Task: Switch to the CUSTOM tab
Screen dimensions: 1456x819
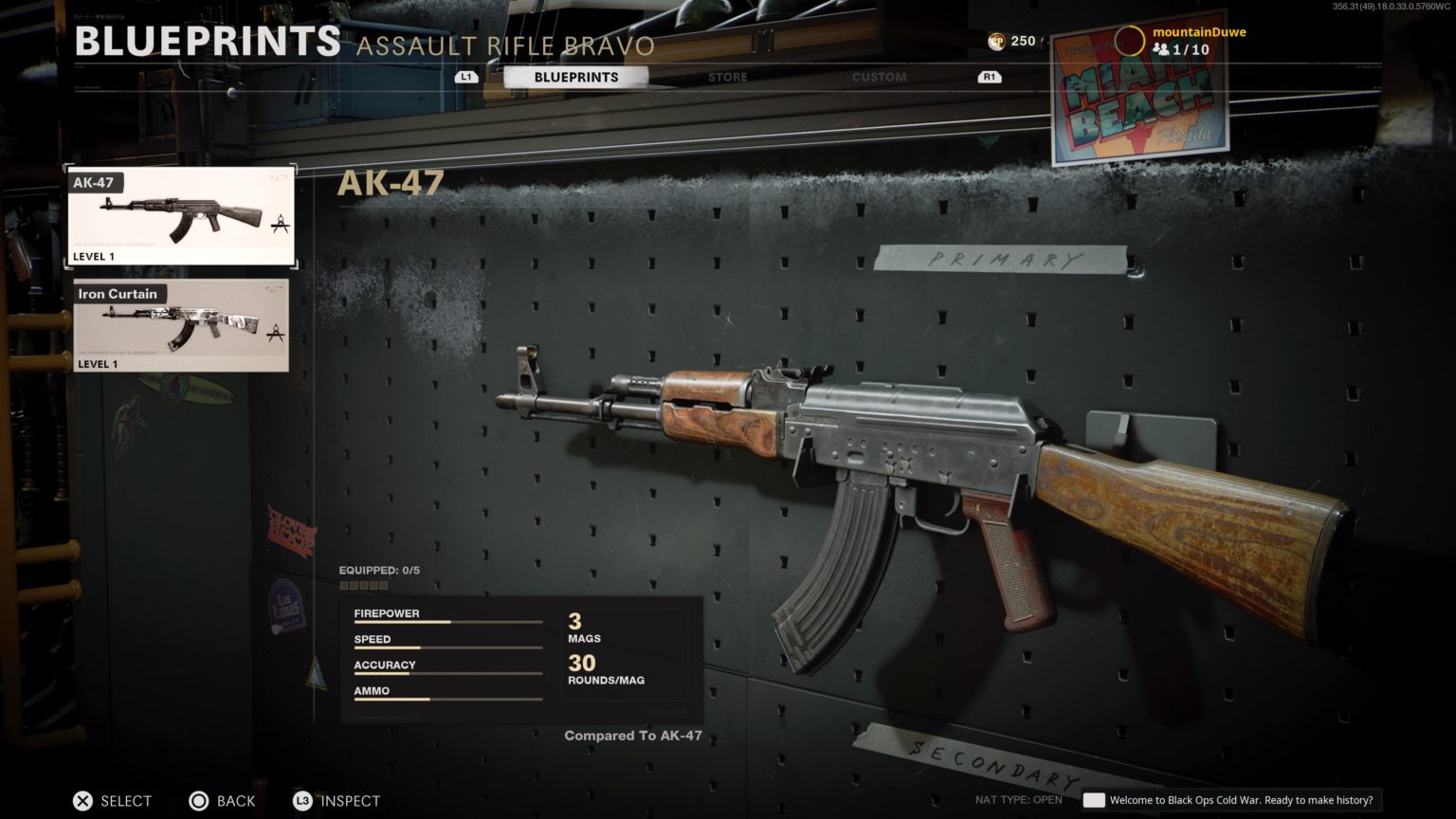Action: (x=878, y=77)
